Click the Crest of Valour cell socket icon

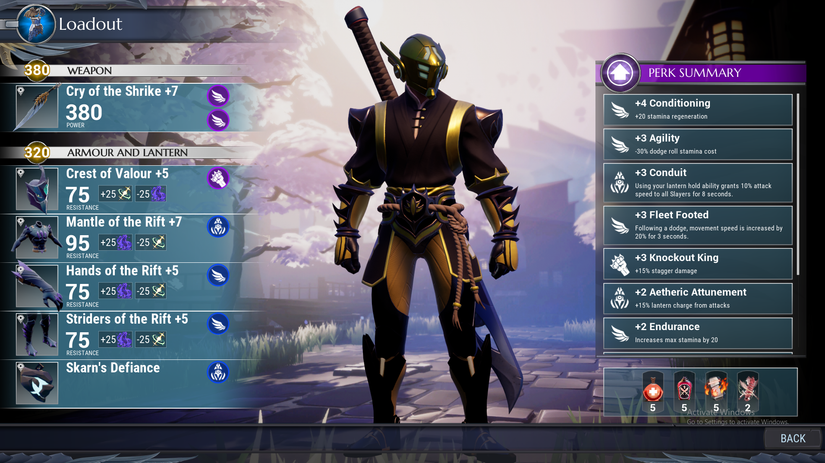click(218, 178)
